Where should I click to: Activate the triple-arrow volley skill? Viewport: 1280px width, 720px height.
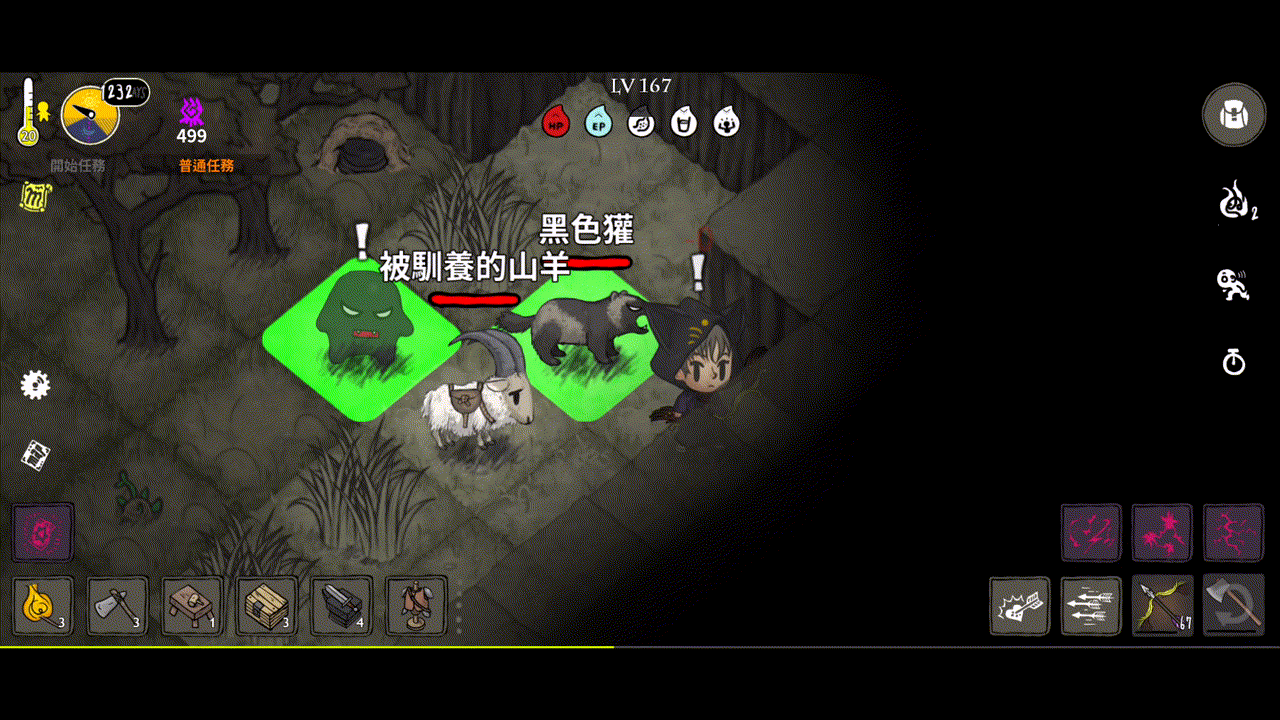pos(1090,606)
